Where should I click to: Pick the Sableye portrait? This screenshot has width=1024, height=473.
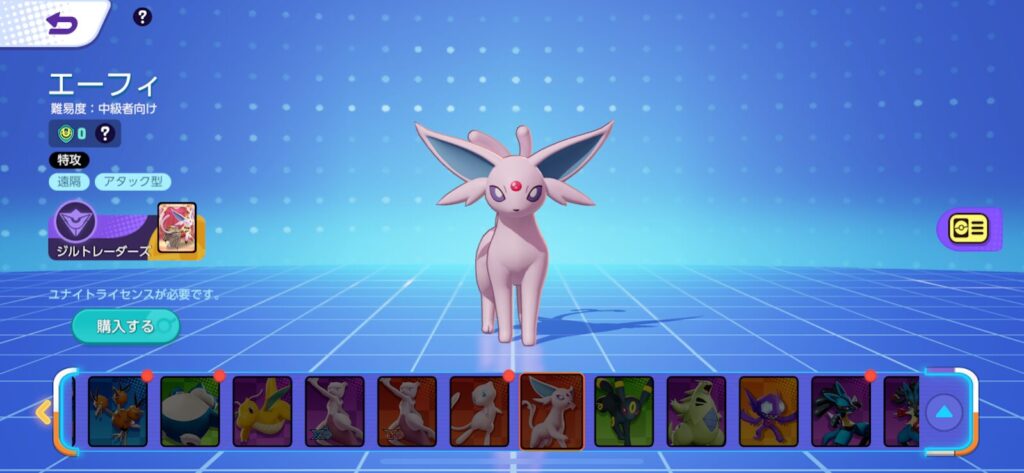click(x=768, y=411)
